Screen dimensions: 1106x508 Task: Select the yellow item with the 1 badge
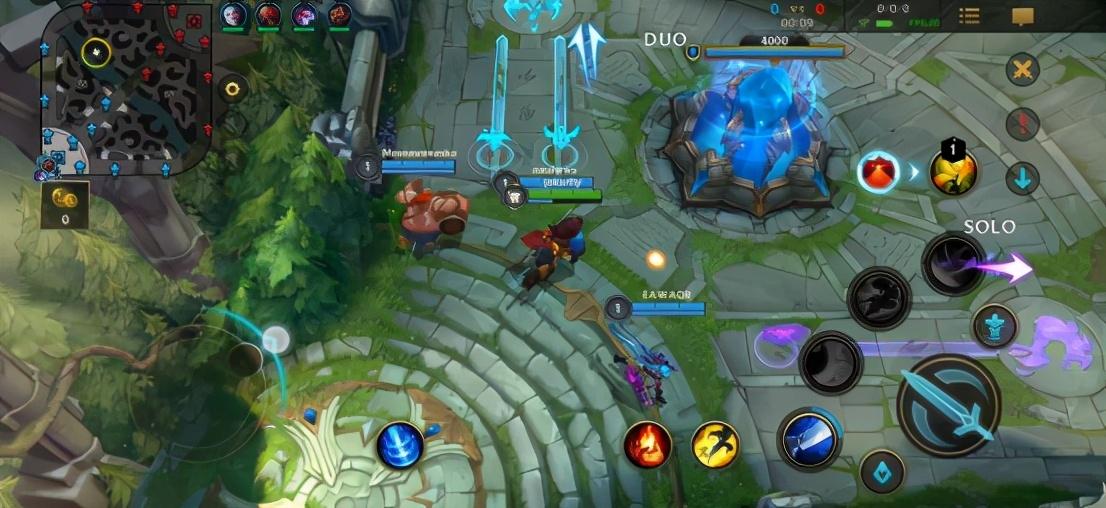953,170
